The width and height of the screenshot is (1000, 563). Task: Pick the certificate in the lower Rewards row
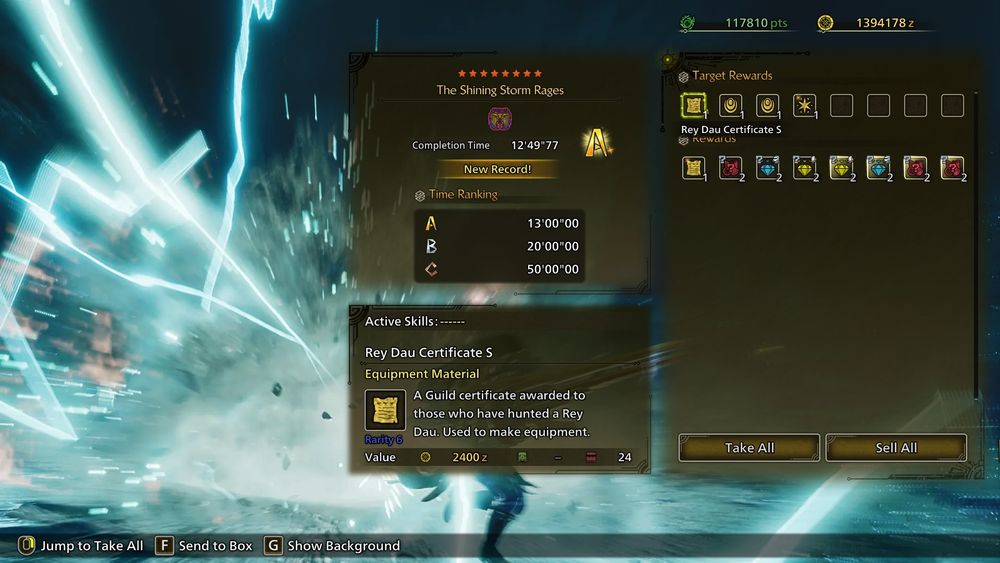(694, 168)
